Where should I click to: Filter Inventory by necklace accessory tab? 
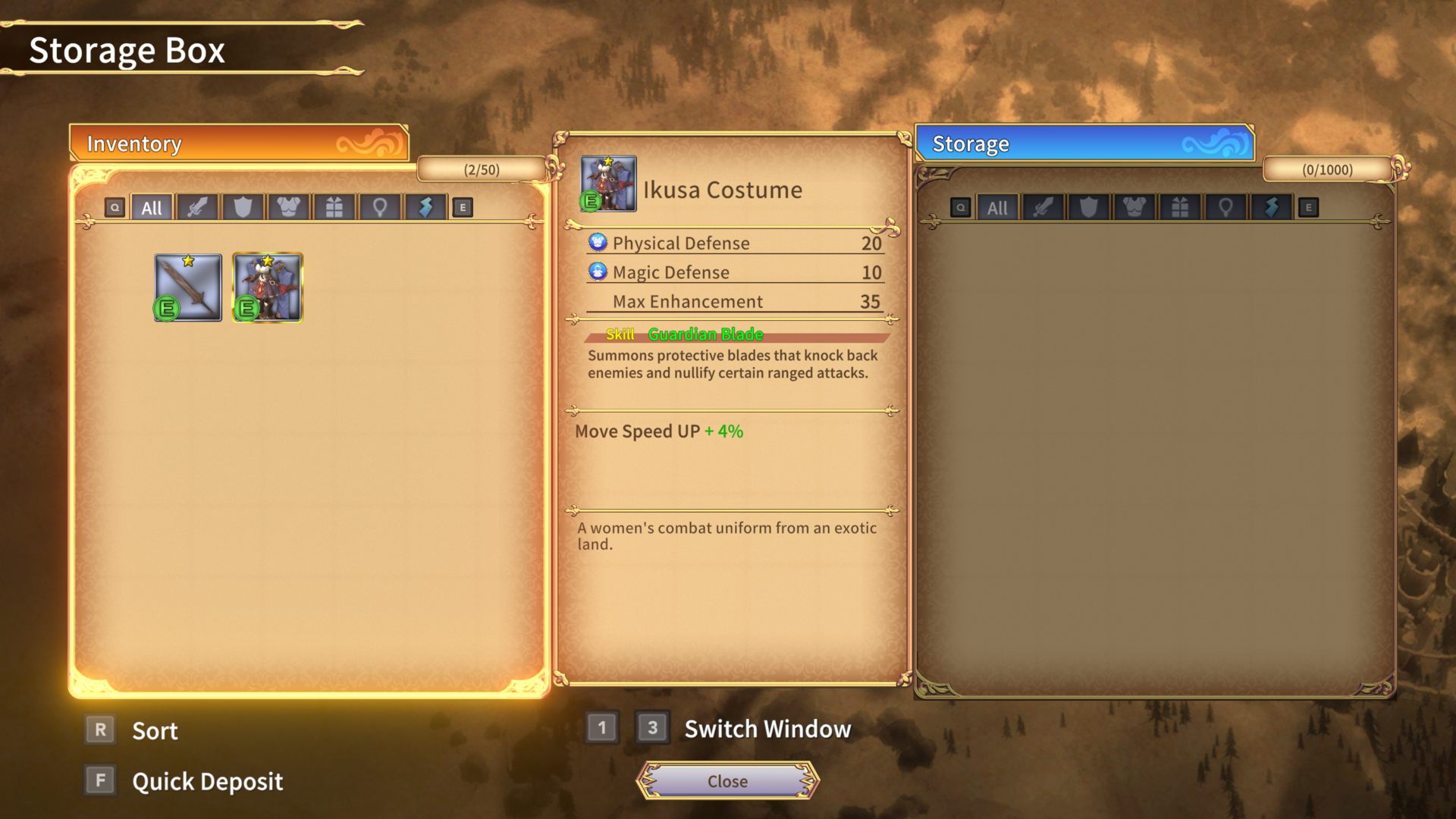tap(380, 208)
